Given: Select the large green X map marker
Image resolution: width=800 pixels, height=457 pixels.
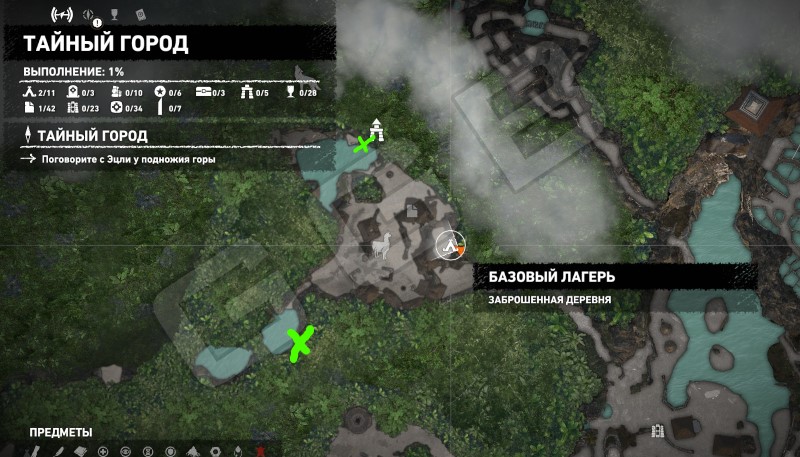Looking at the screenshot, I should [298, 342].
